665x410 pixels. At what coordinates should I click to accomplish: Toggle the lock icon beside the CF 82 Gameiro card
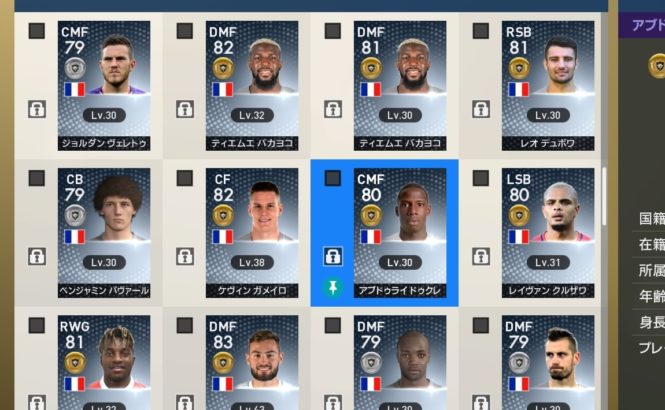point(185,257)
